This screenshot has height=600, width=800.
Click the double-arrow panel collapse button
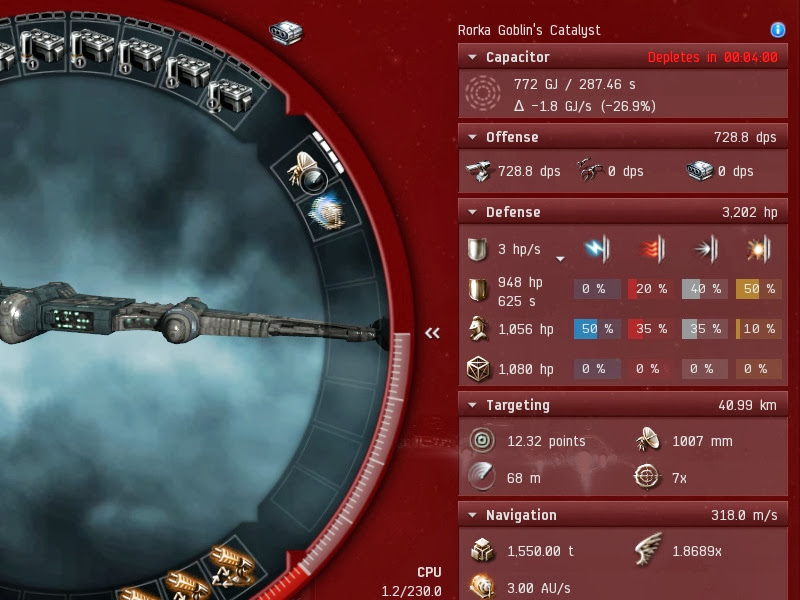[433, 333]
